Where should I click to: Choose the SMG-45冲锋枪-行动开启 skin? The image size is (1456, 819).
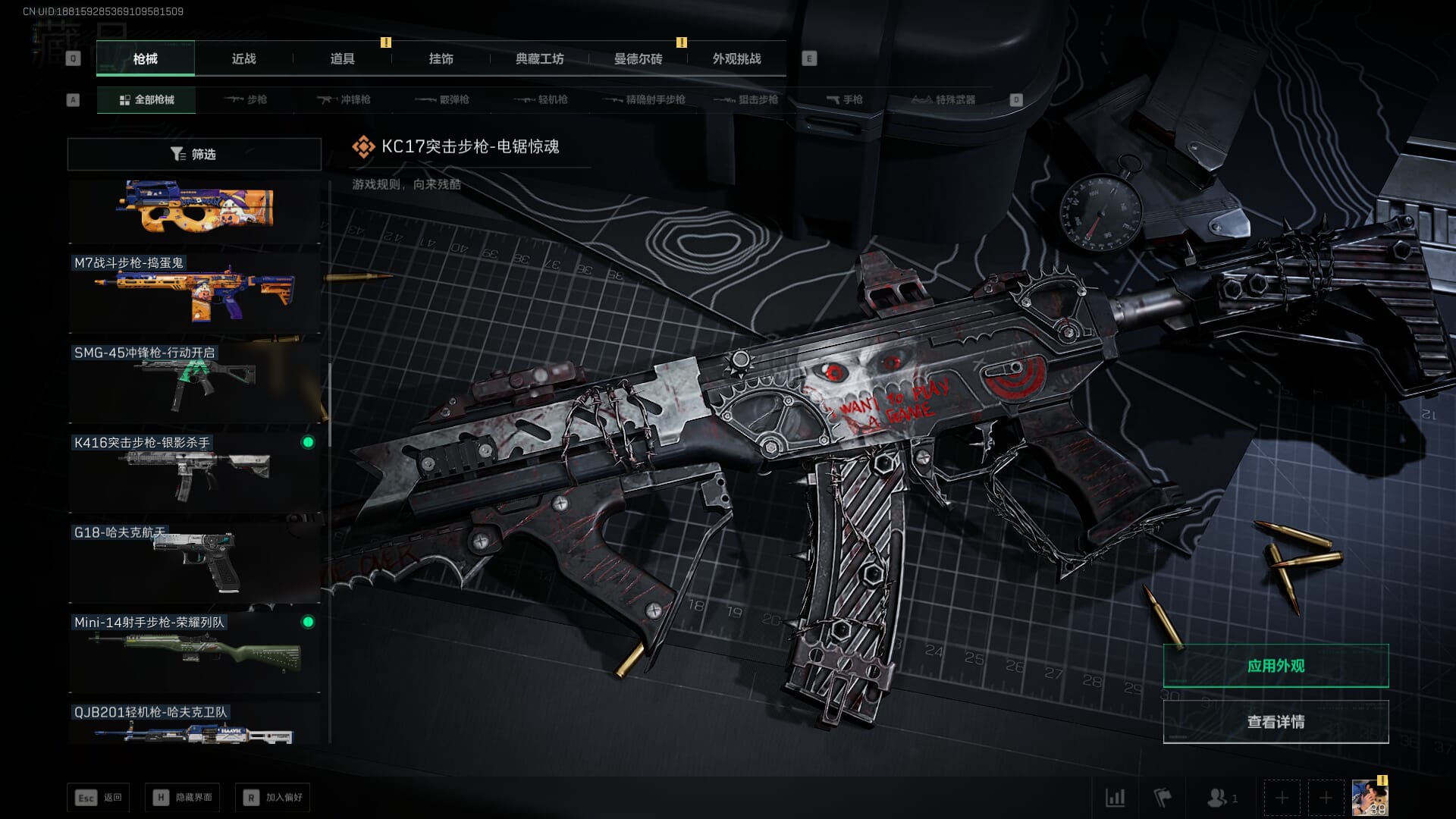point(194,383)
